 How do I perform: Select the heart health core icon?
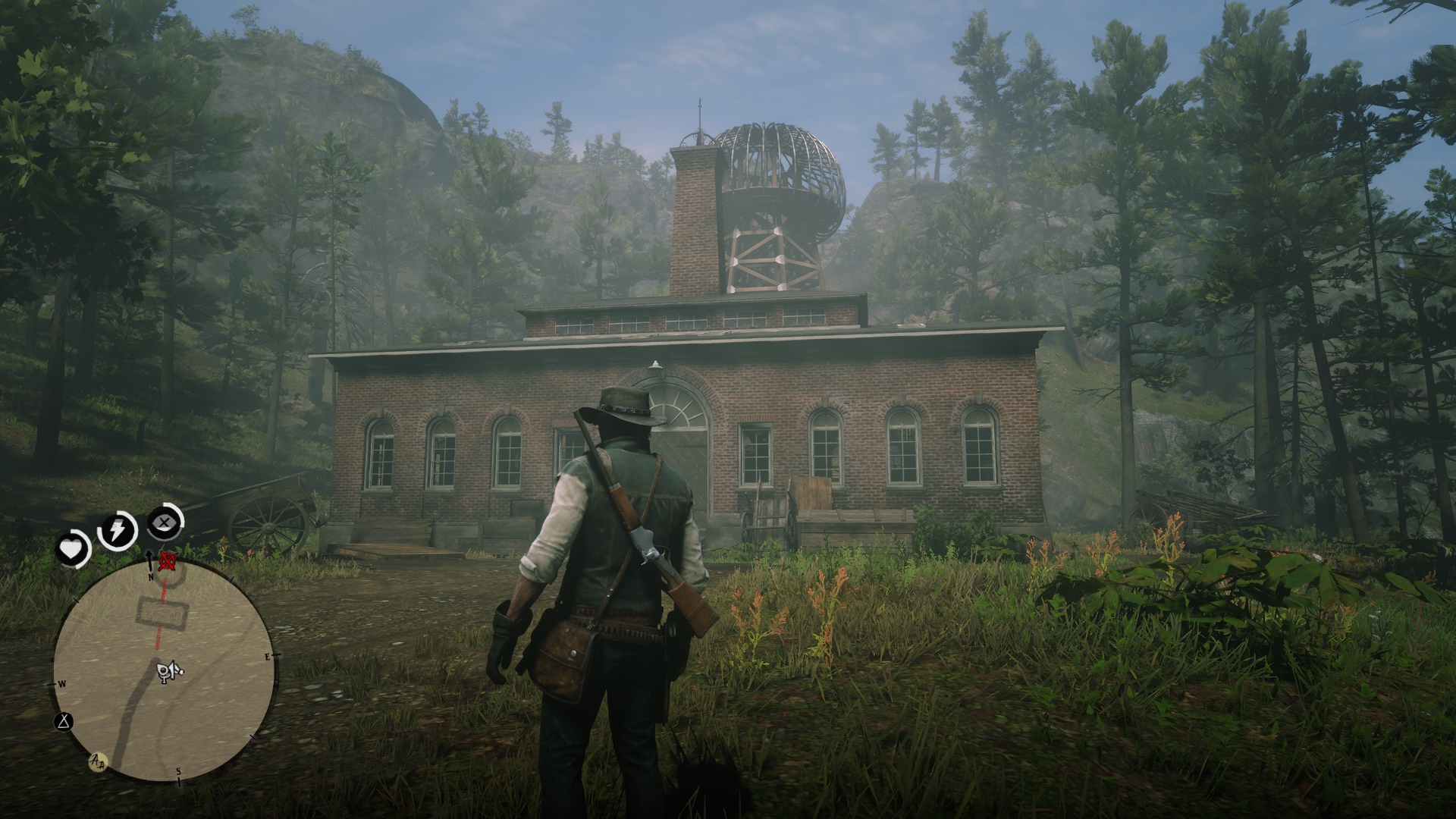point(73,548)
